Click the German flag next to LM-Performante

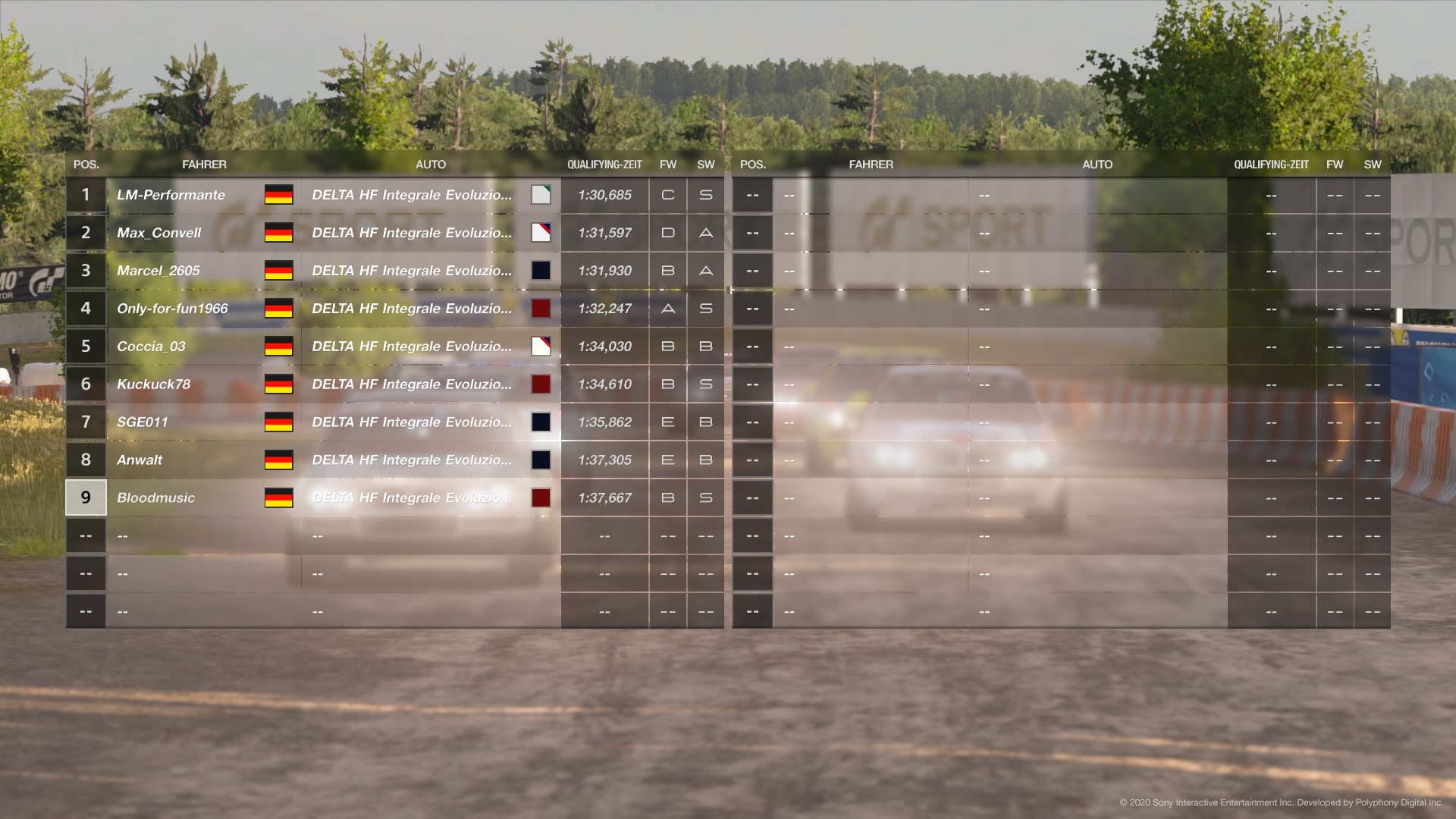(279, 195)
